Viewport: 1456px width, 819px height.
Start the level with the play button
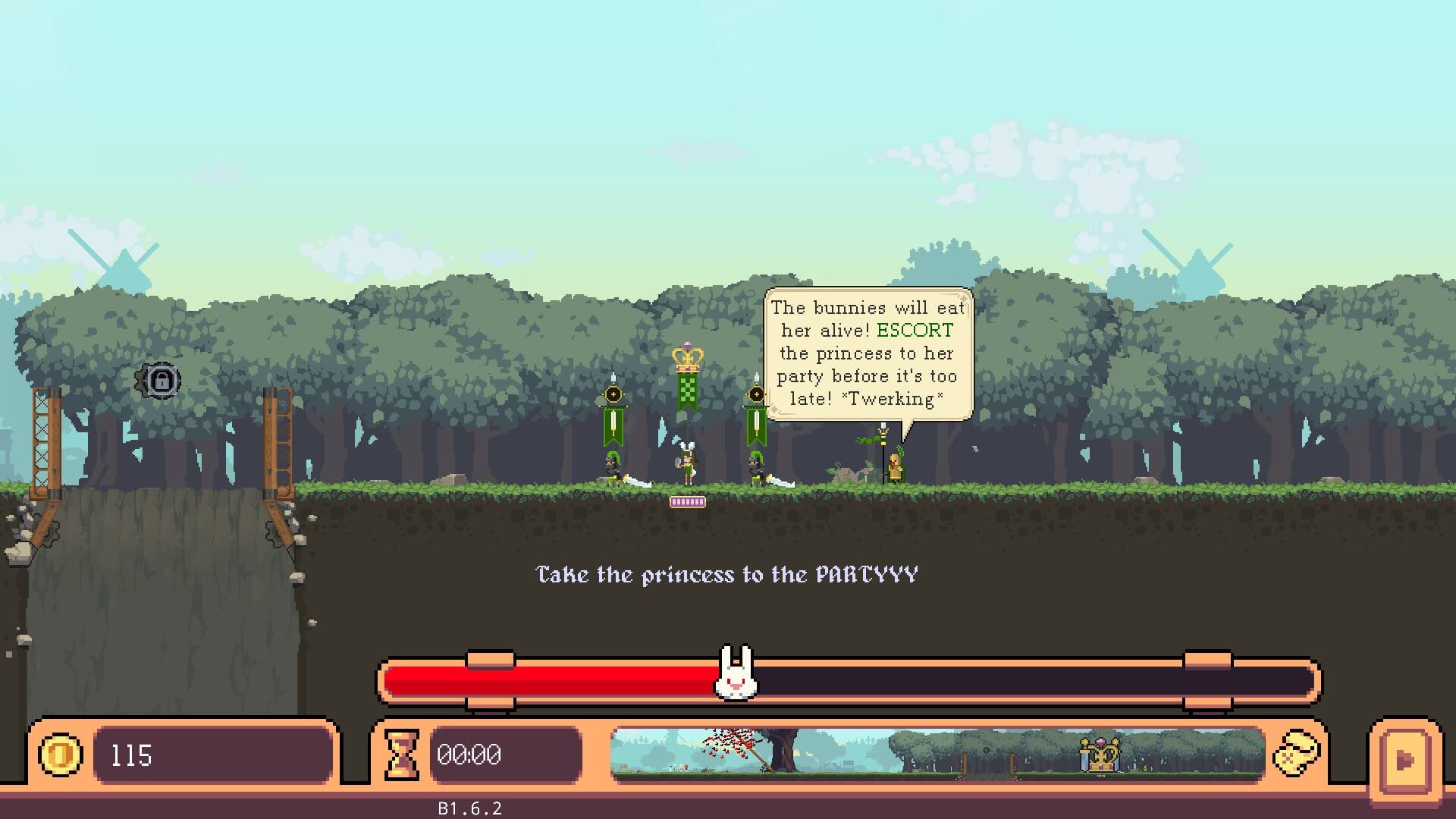[x=1405, y=759]
